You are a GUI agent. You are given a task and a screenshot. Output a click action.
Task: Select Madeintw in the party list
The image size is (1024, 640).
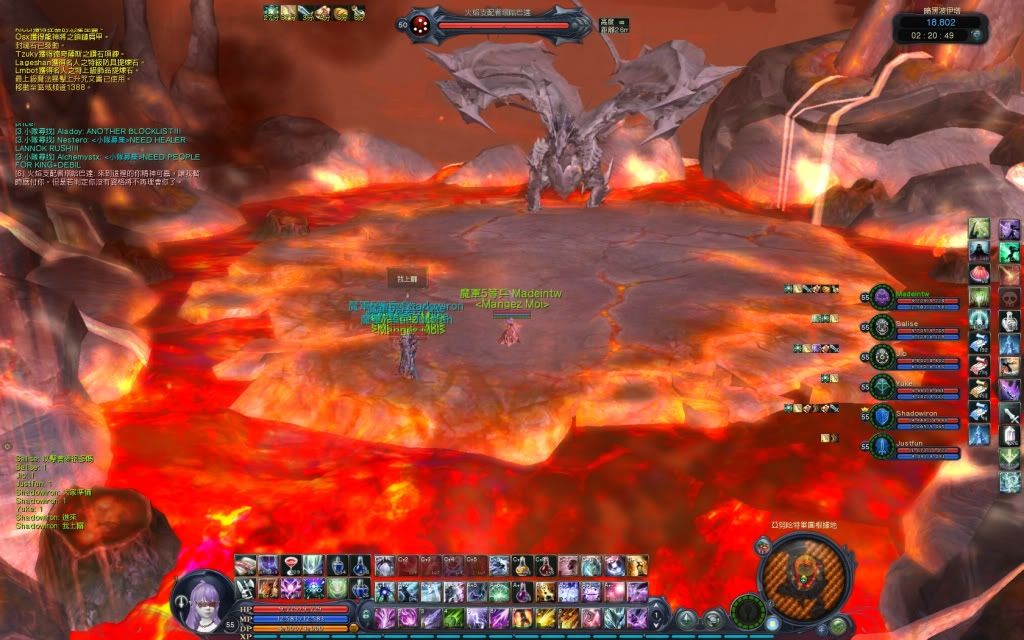pyautogui.click(x=906, y=296)
